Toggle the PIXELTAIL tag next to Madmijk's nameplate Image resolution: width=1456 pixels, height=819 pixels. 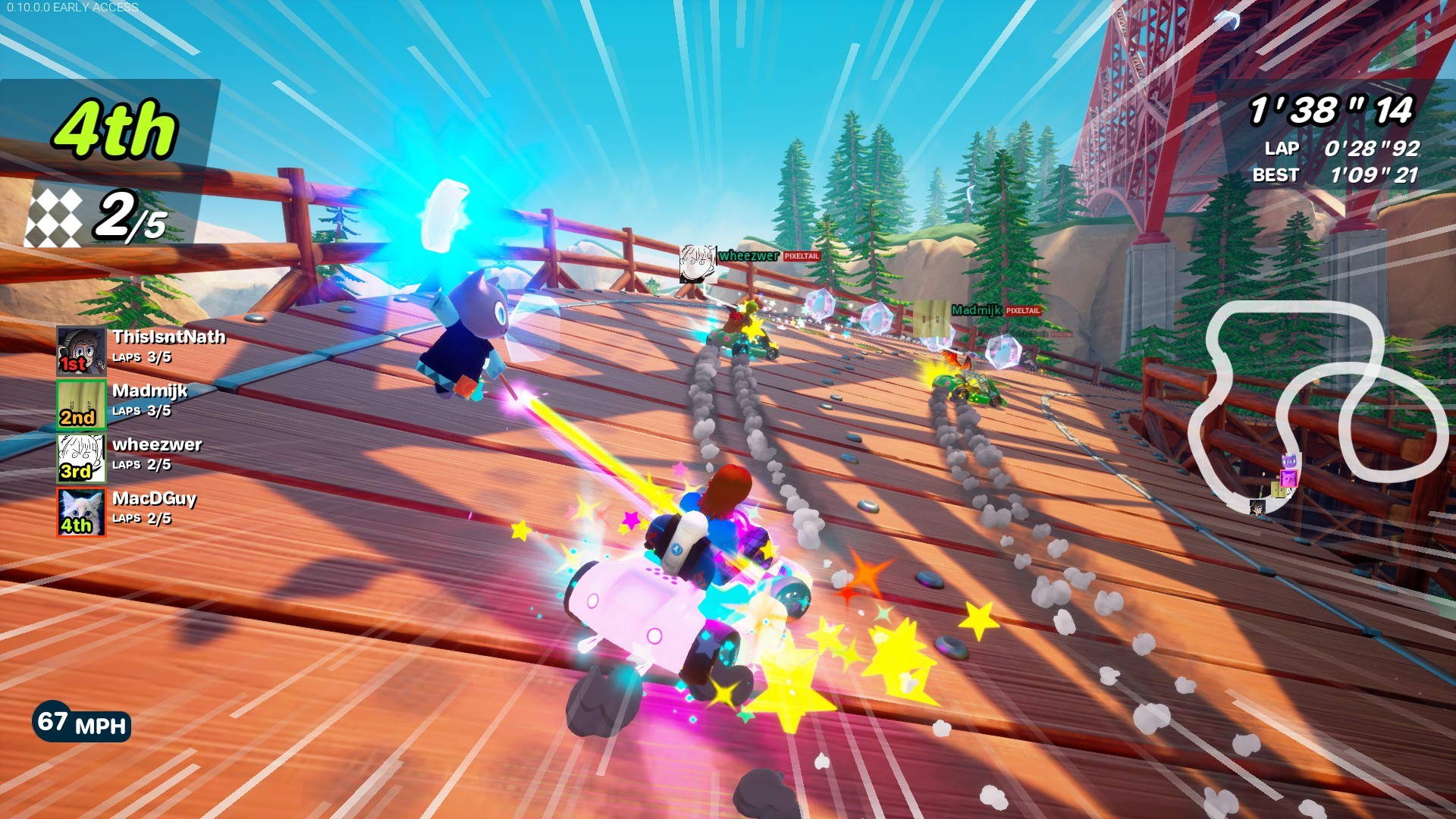pyautogui.click(x=1022, y=310)
